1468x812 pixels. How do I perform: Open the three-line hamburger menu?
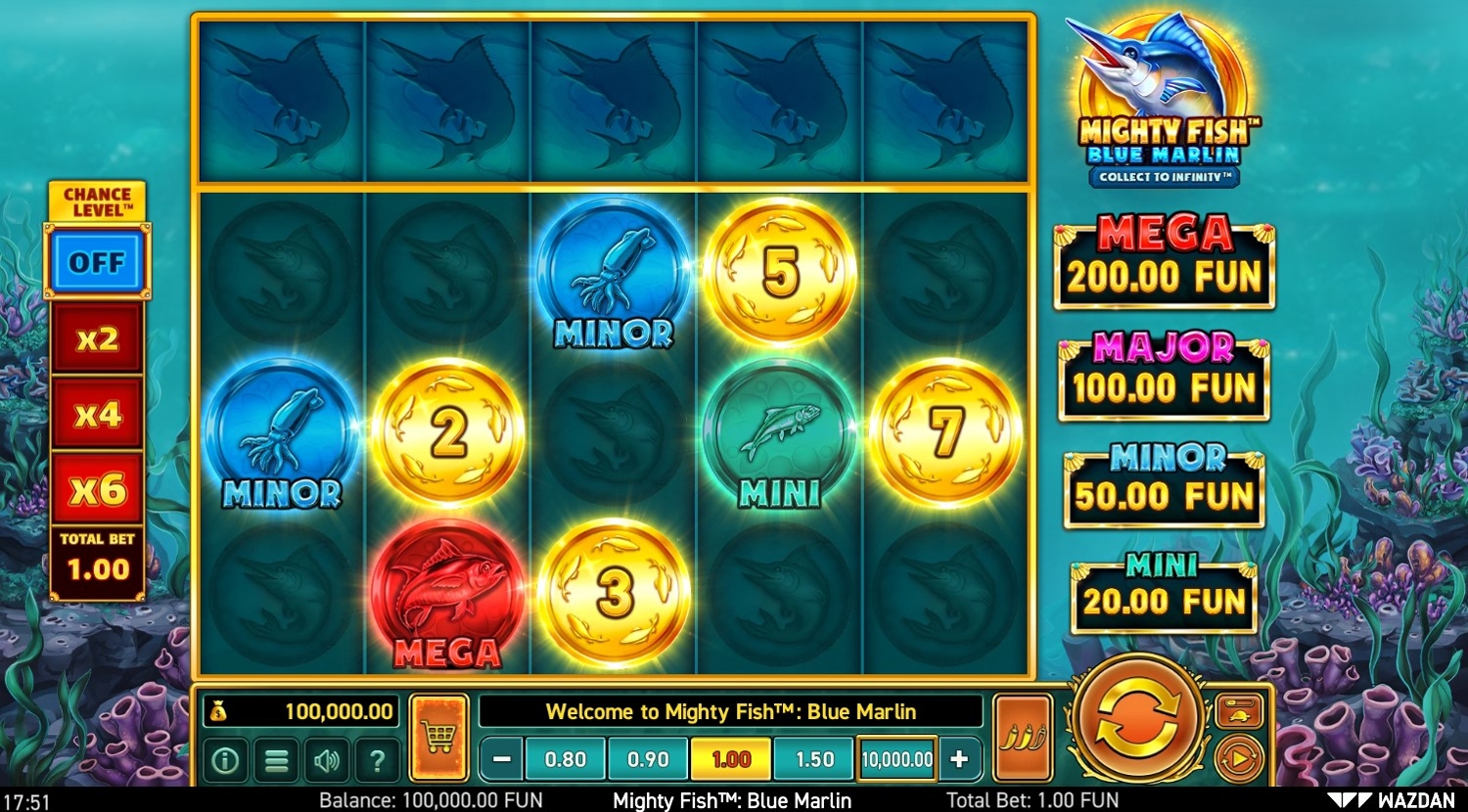coord(277,760)
